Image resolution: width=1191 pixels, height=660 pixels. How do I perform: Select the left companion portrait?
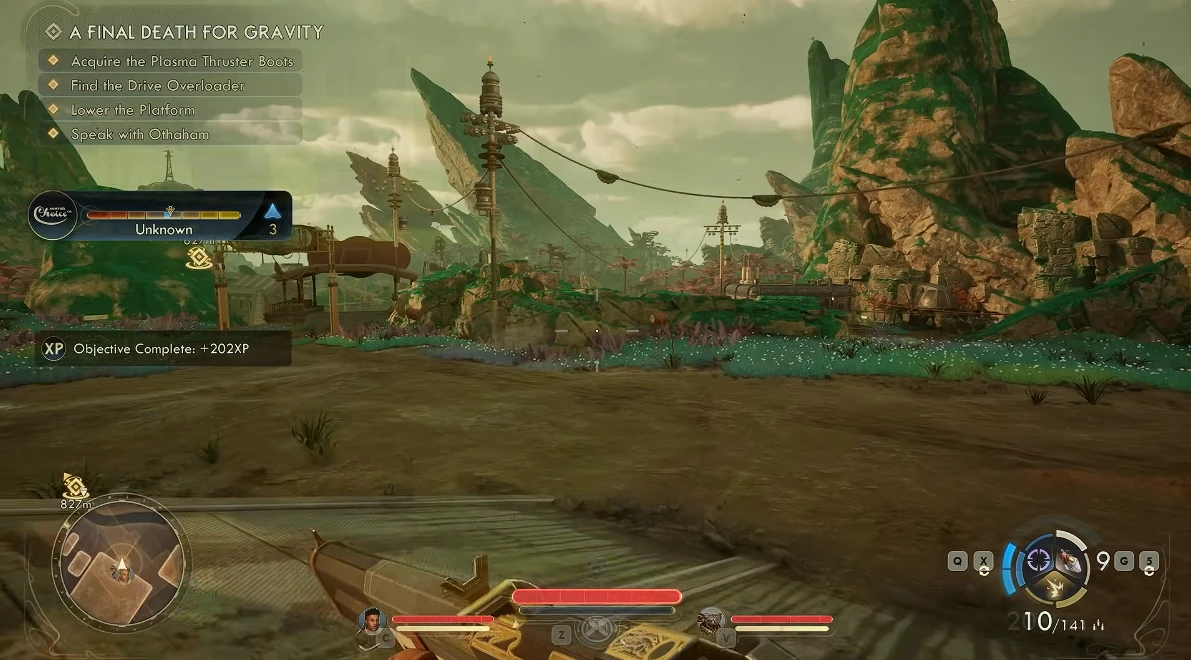(373, 620)
